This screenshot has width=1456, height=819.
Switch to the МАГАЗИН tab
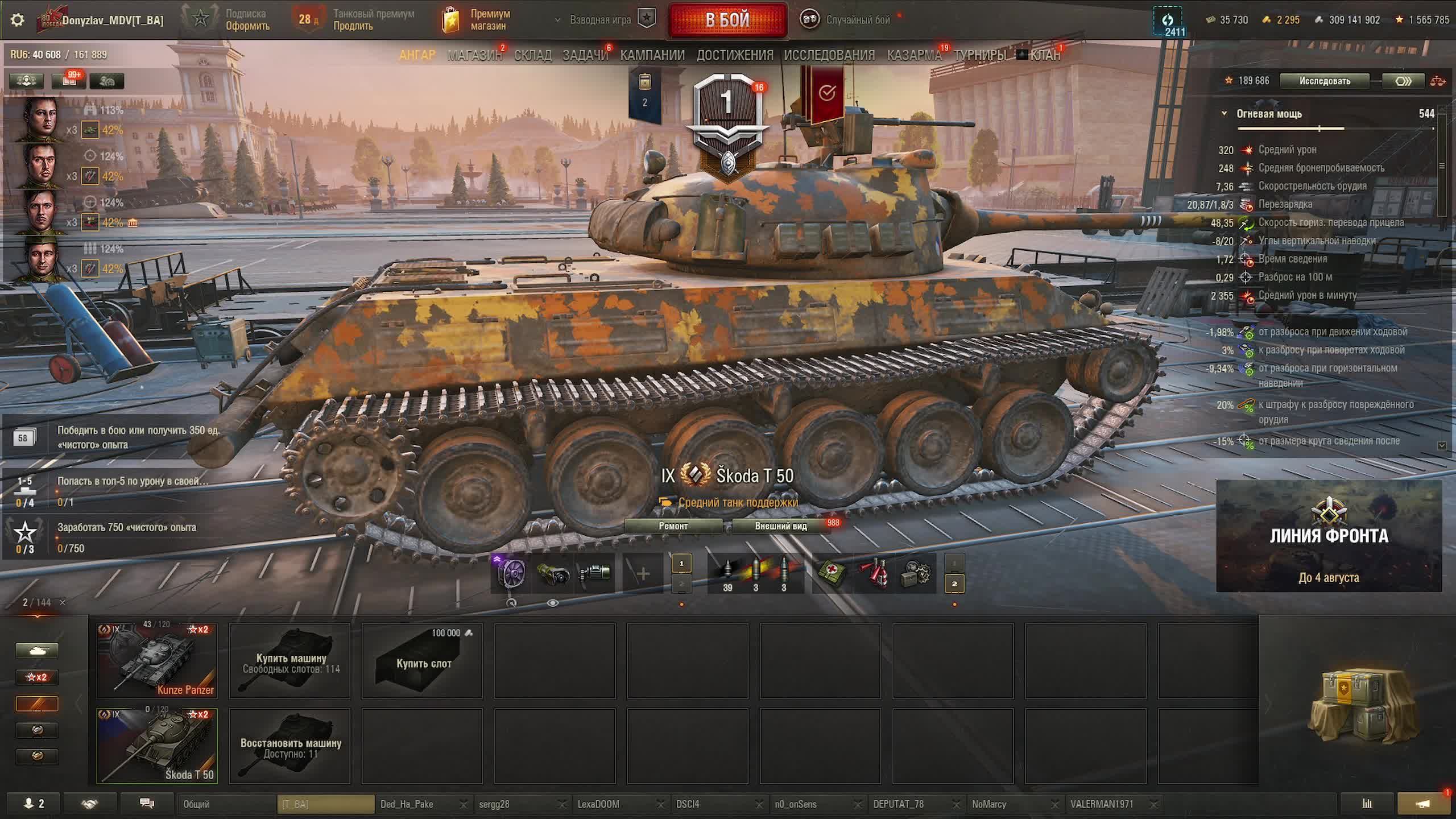point(474,55)
